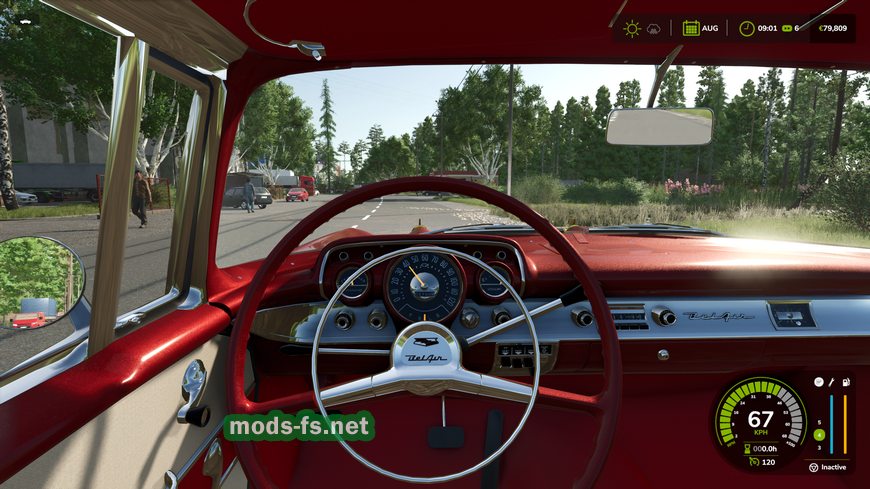Click the sunny weather icon
The width and height of the screenshot is (870, 489).
tap(632, 28)
